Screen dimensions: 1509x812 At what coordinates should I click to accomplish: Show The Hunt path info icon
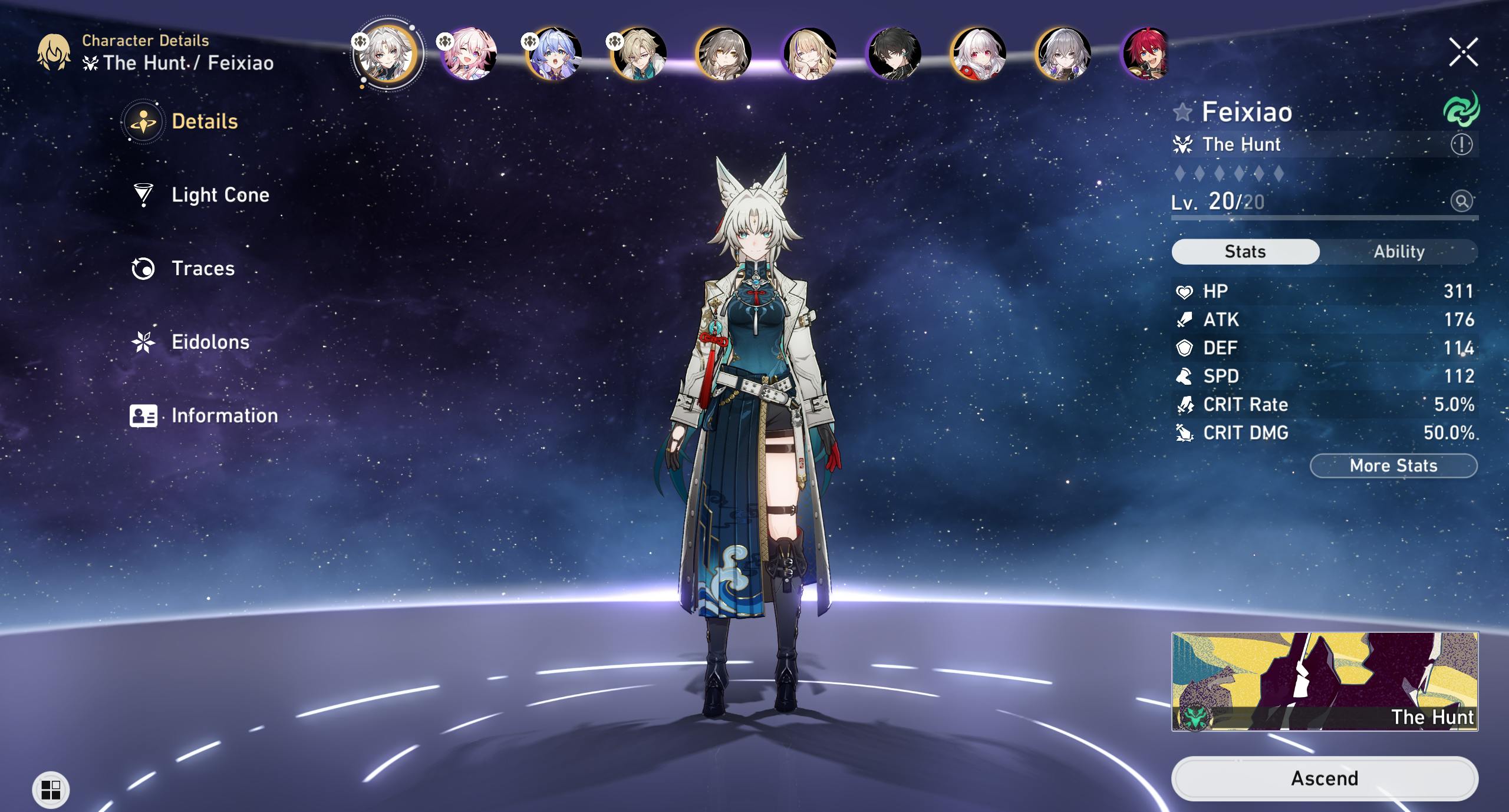click(1461, 144)
